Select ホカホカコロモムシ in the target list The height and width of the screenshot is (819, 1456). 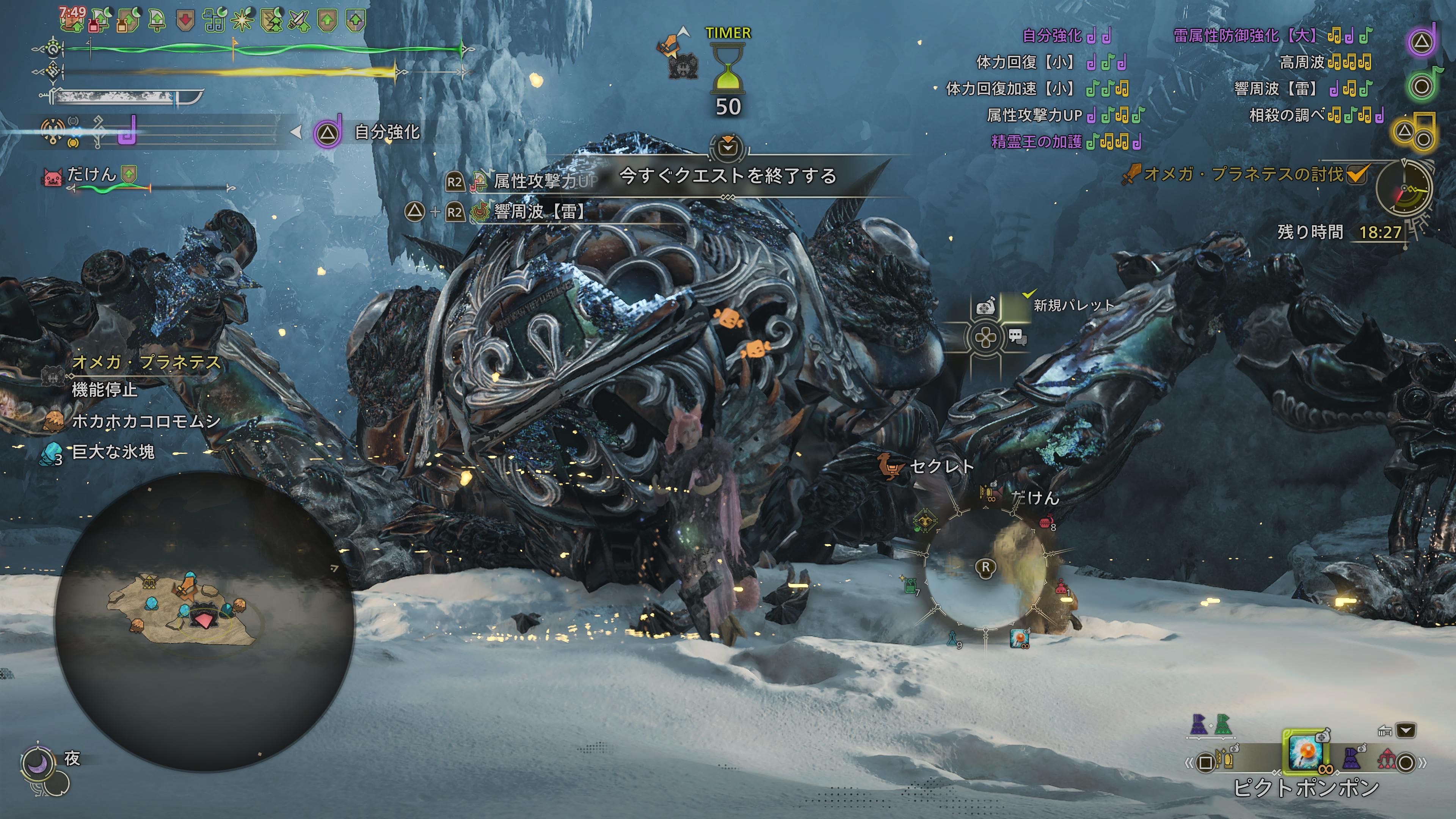(146, 421)
